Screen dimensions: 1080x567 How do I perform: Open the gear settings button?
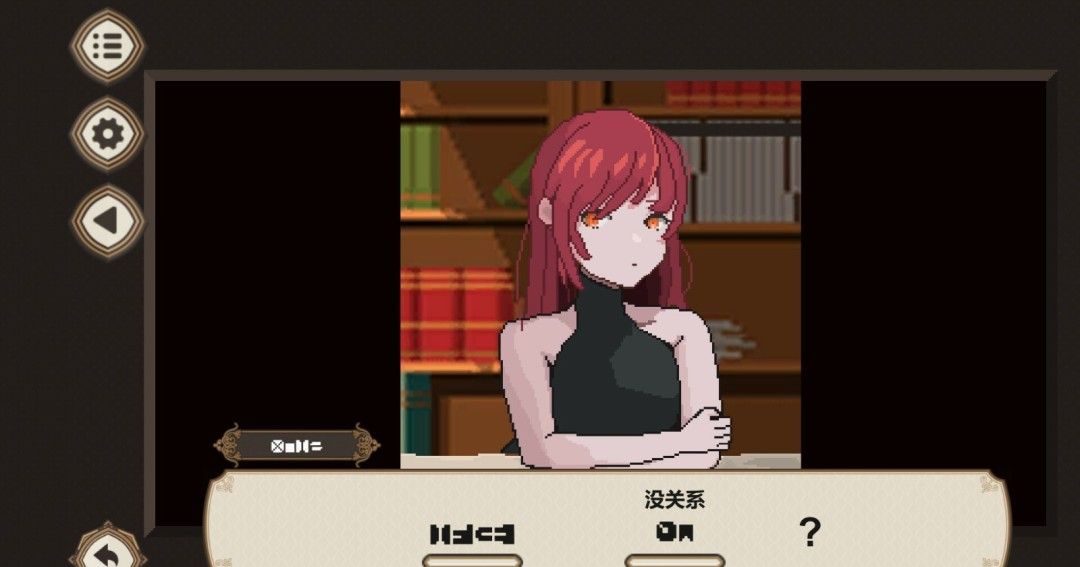click(107, 134)
